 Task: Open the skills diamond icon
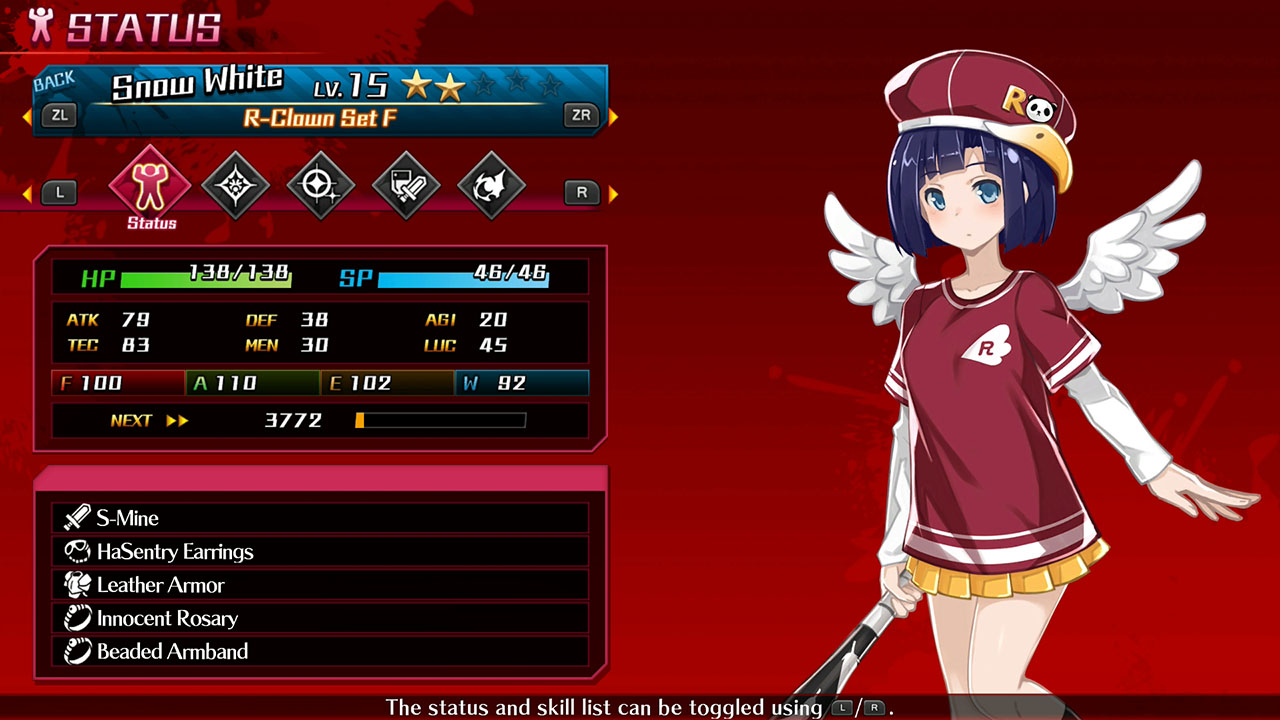235,185
